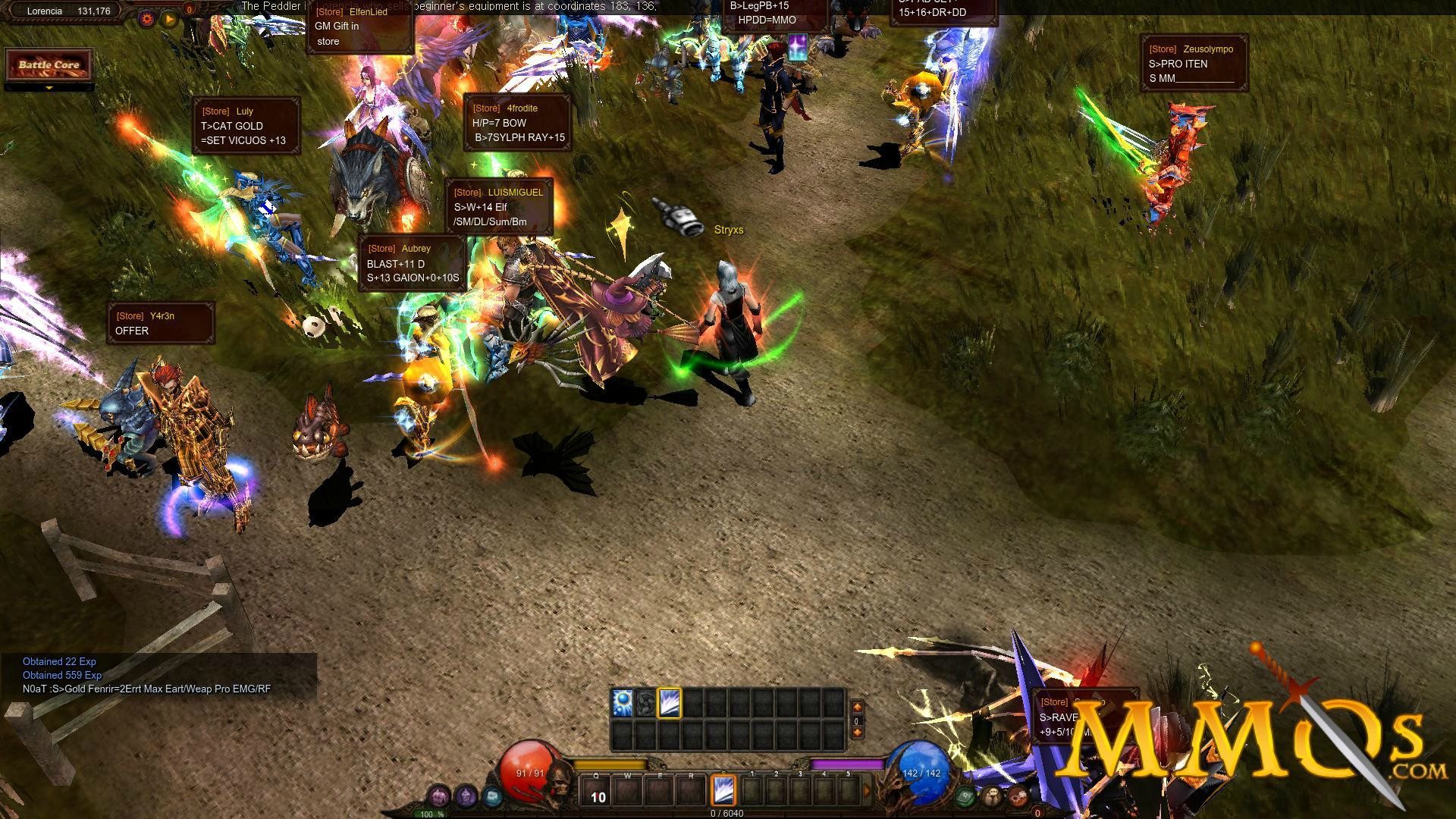Open LUISMIGUEL's personal store label
1456x819 pixels.
499,207
